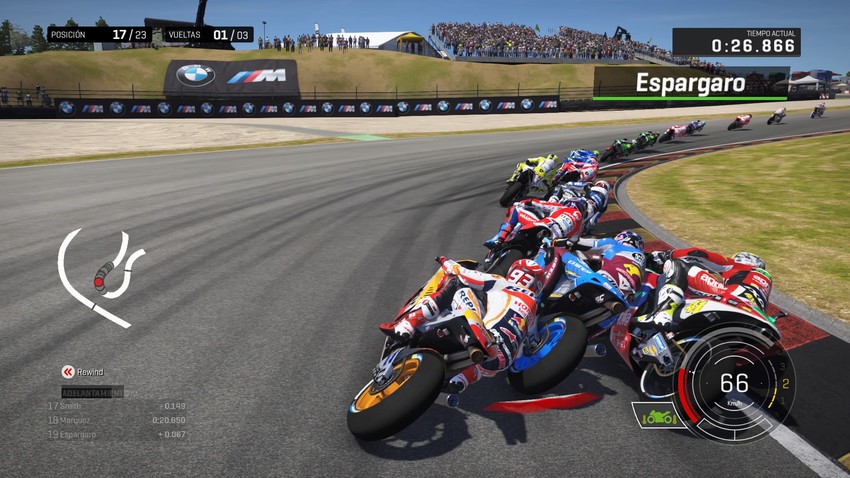The height and width of the screenshot is (478, 850).
Task: Choose the Espargaro row in the standings list
Action: pos(116,434)
